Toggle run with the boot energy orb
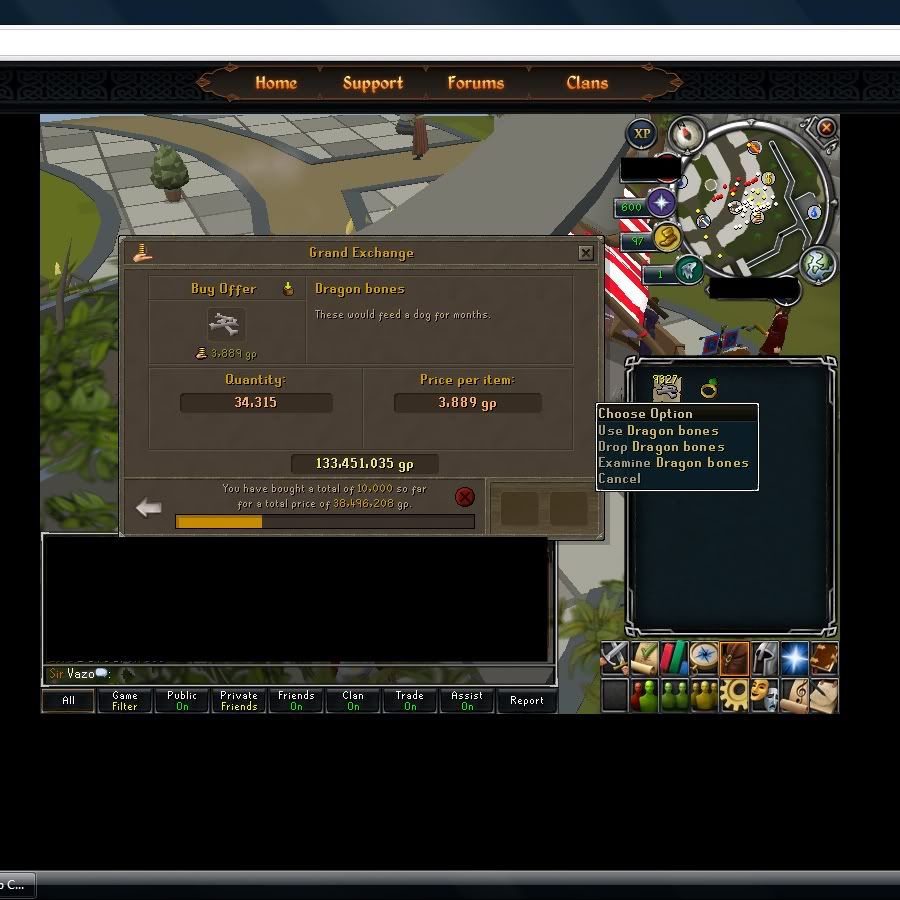The height and width of the screenshot is (900, 900). pyautogui.click(x=667, y=238)
